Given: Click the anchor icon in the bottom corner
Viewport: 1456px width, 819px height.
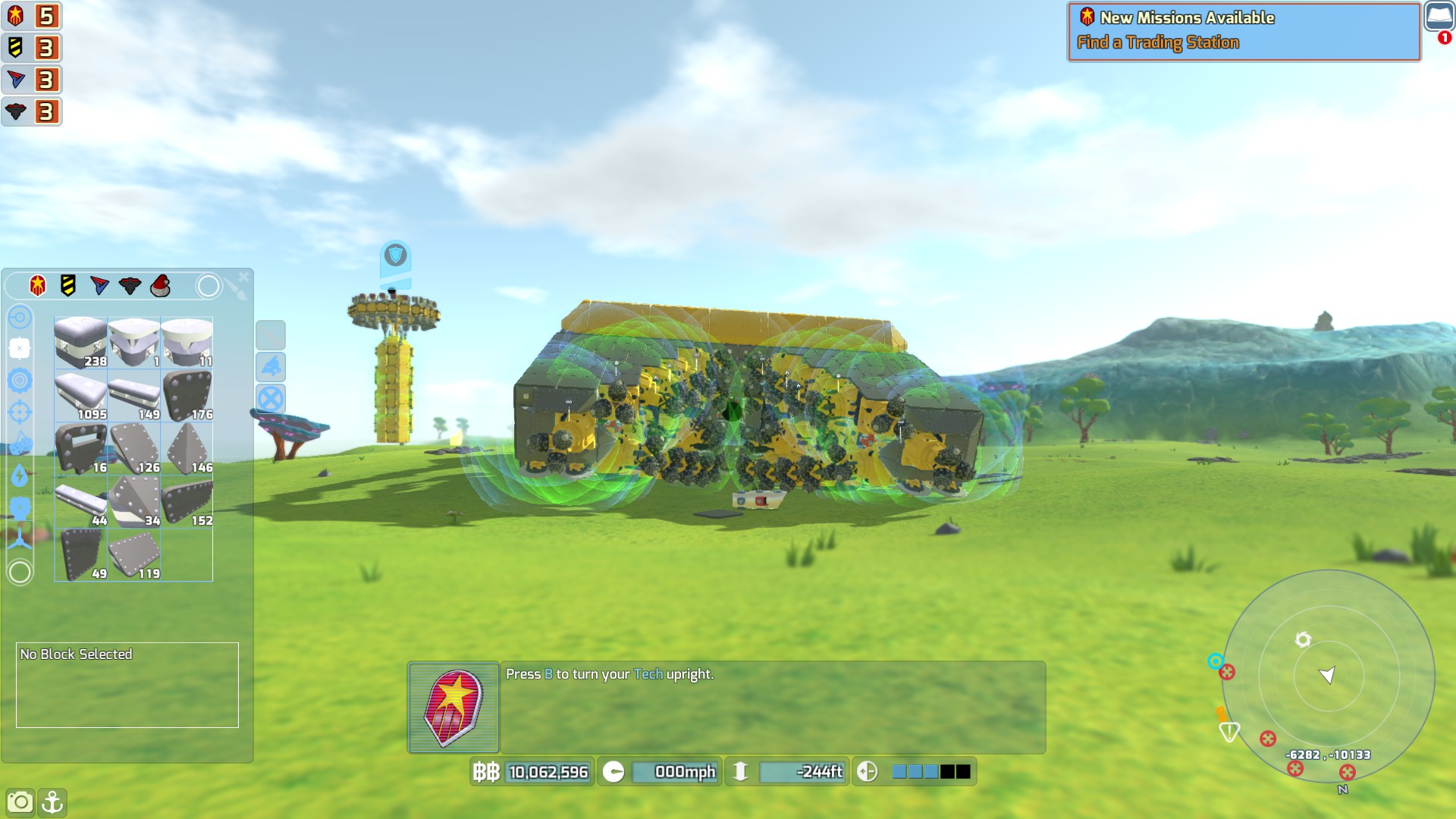Looking at the screenshot, I should pyautogui.click(x=53, y=801).
